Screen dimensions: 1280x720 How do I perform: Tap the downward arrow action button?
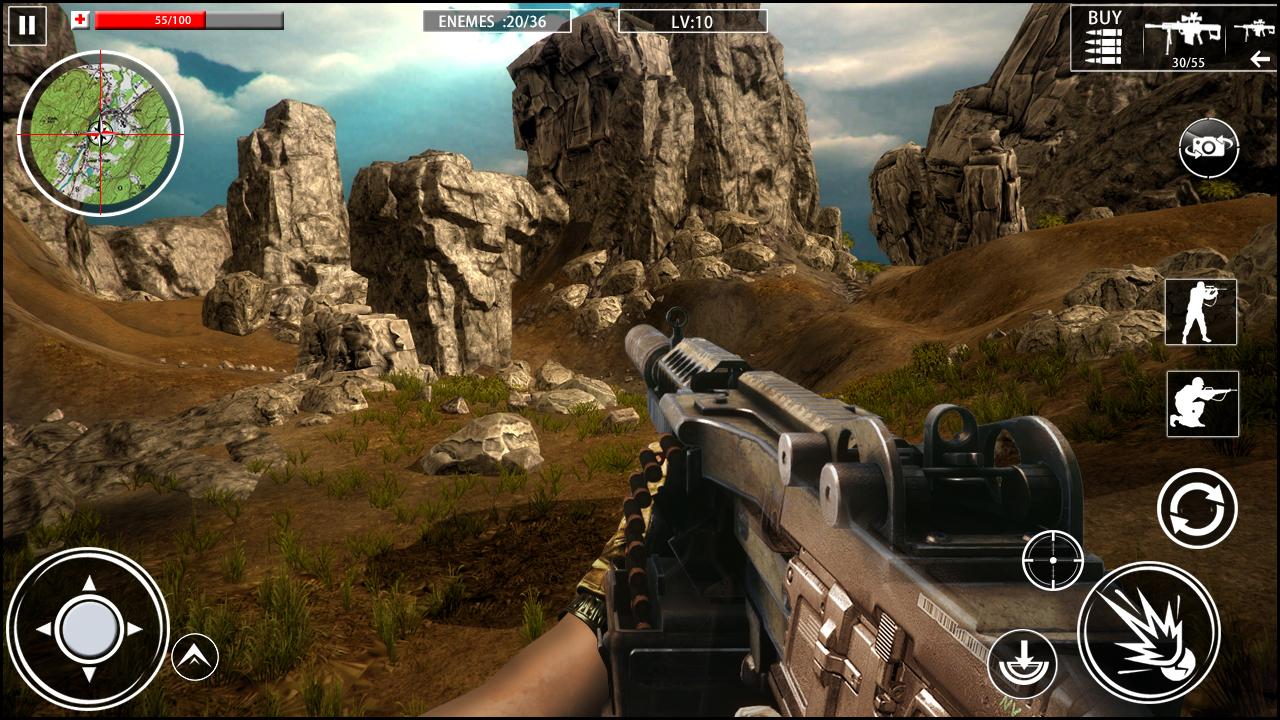1022,664
